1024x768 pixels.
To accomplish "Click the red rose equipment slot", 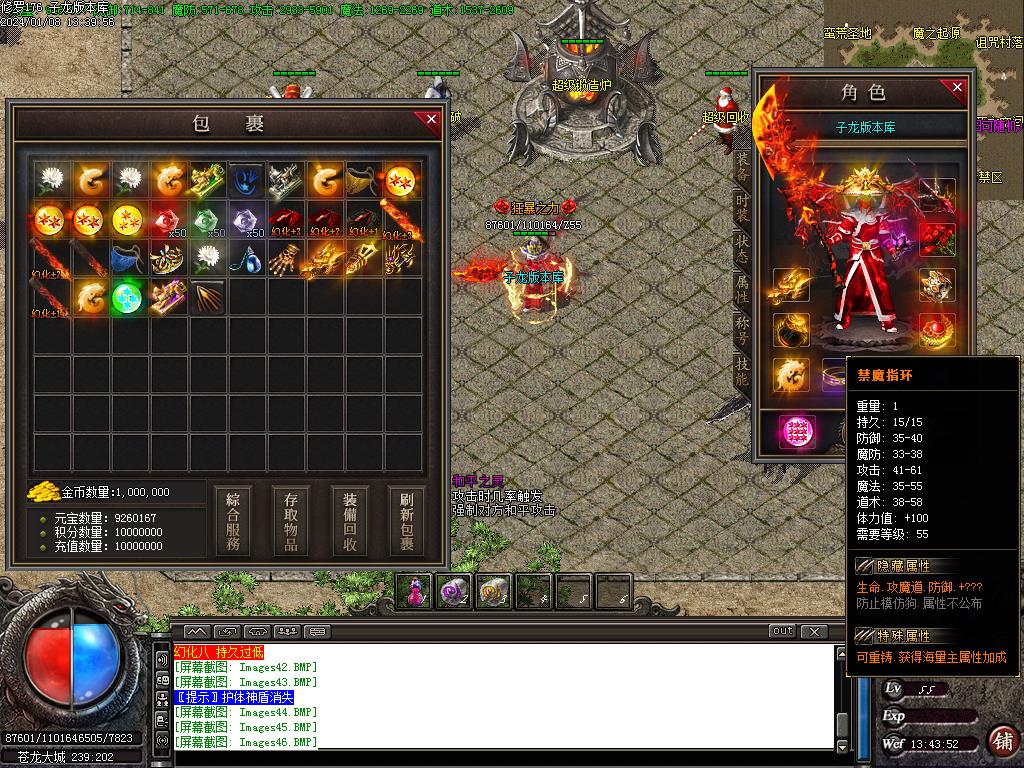I will tap(937, 238).
